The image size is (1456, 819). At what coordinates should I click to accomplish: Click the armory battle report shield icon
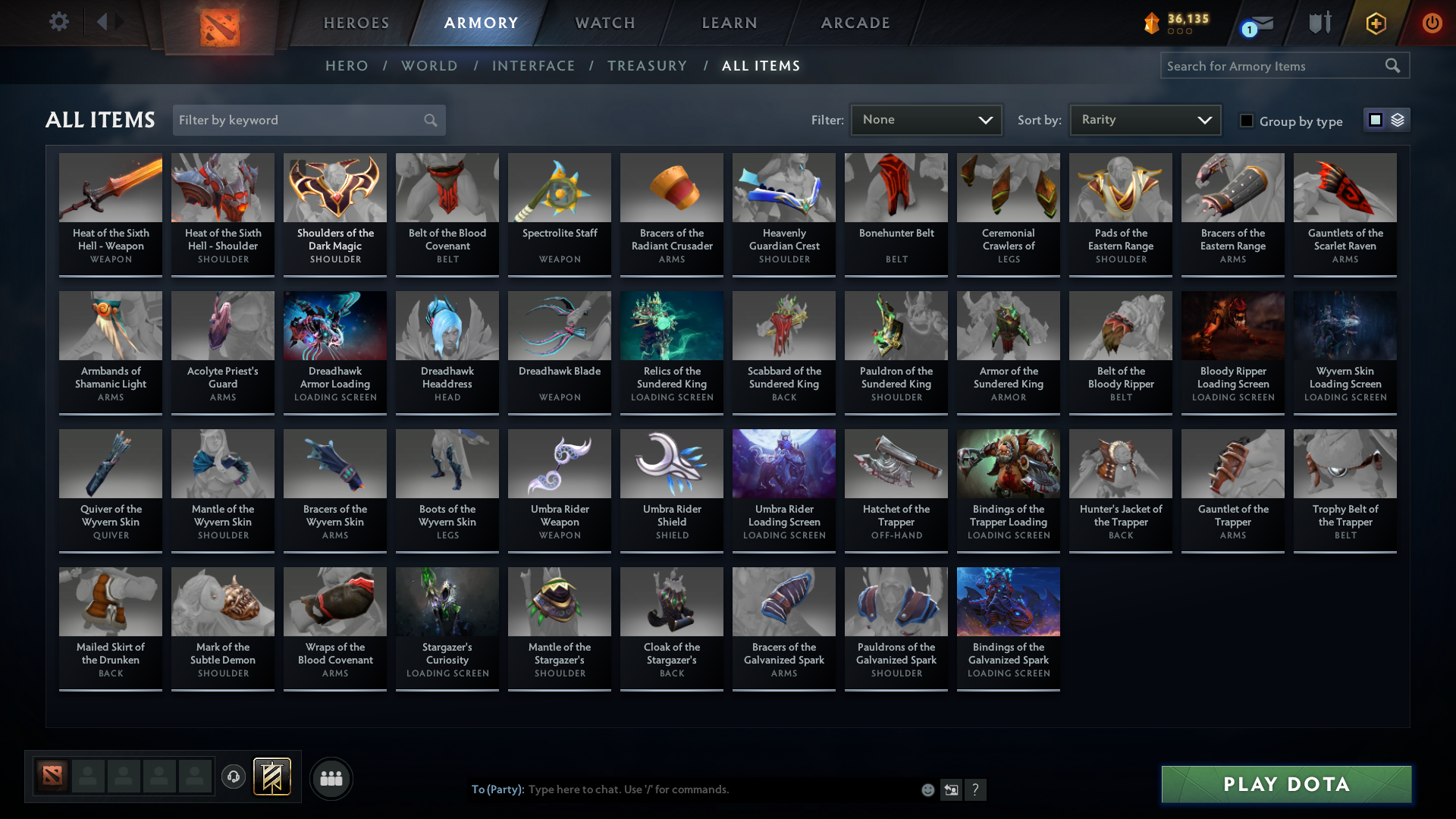coord(1319,23)
